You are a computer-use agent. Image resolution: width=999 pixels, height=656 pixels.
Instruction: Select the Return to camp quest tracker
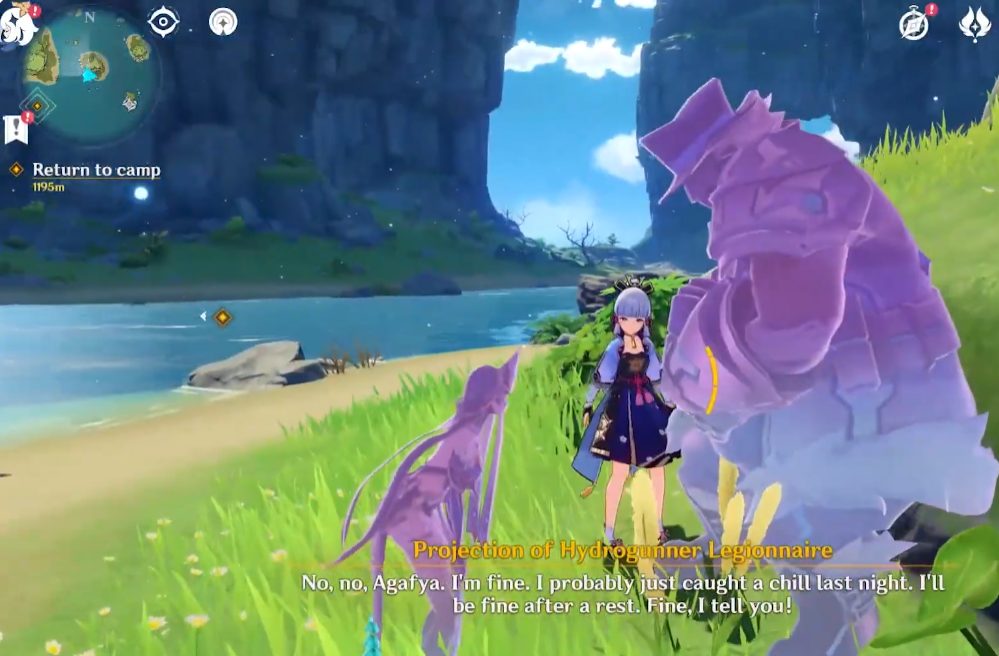95,170
